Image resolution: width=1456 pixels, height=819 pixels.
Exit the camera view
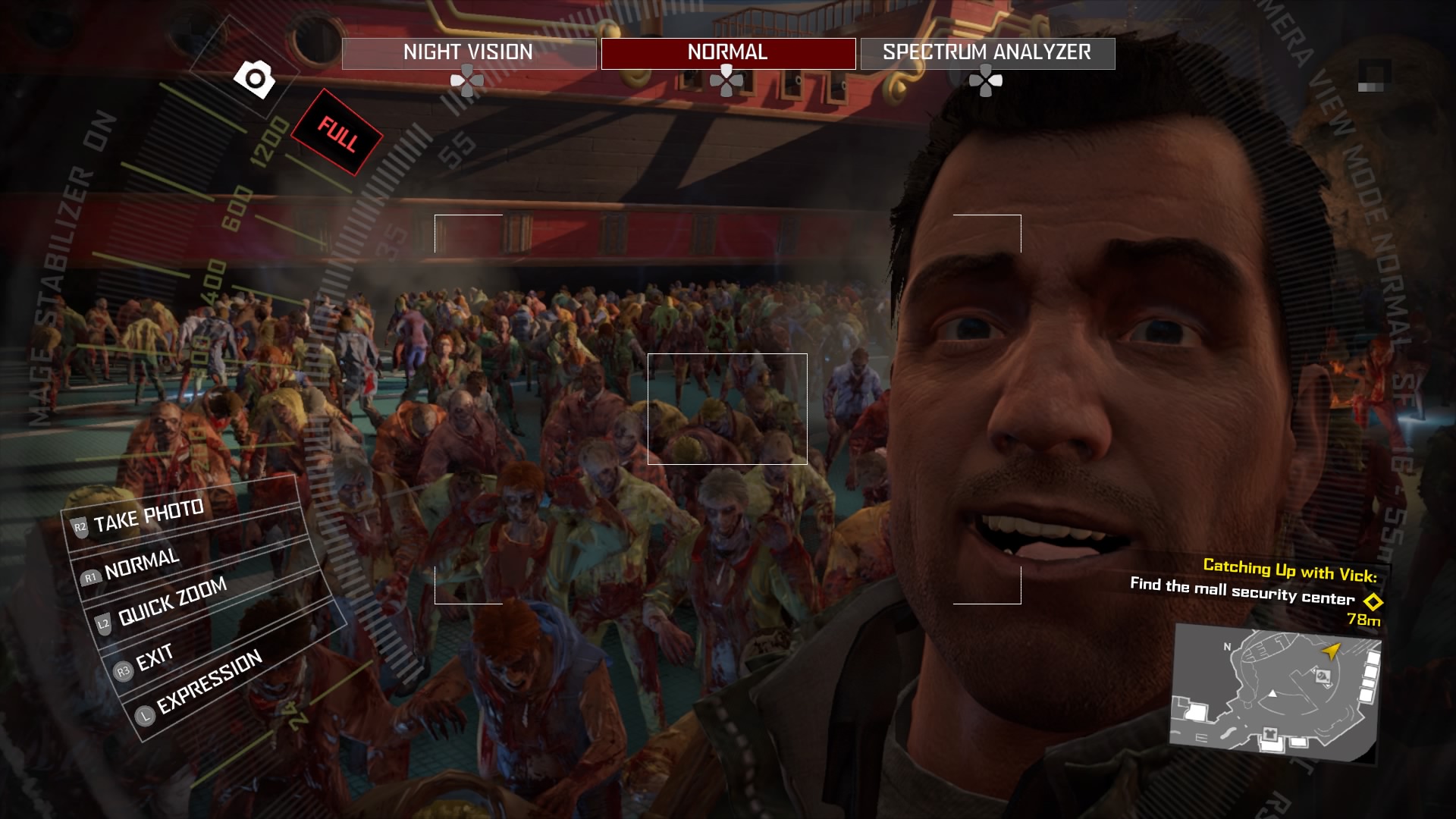154,658
